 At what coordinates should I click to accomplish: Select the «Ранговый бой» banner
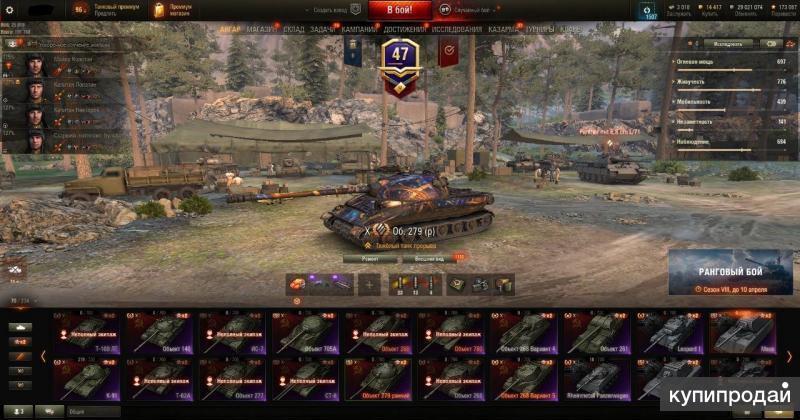coord(730,273)
